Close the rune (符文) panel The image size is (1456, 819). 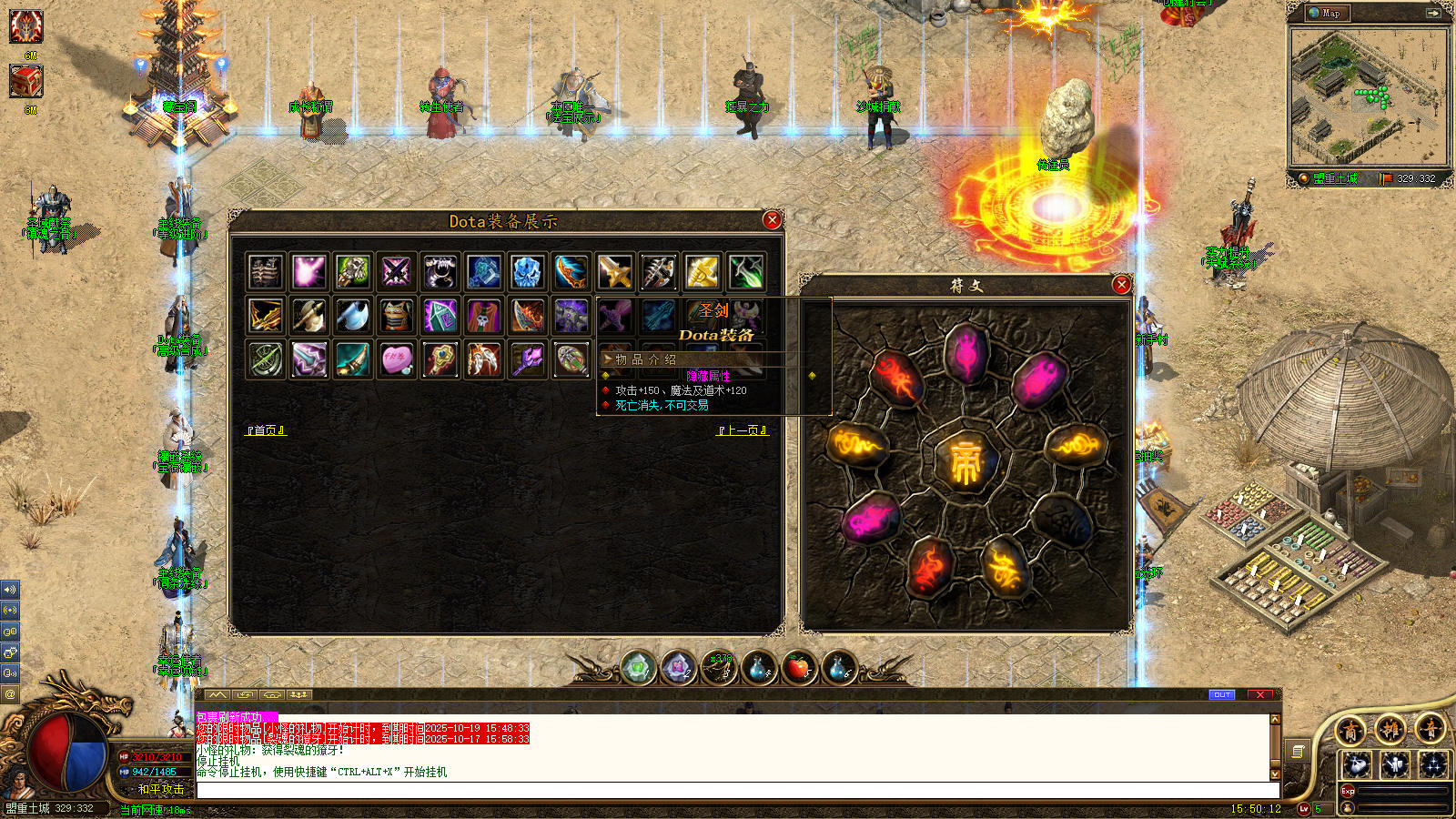pos(1121,285)
